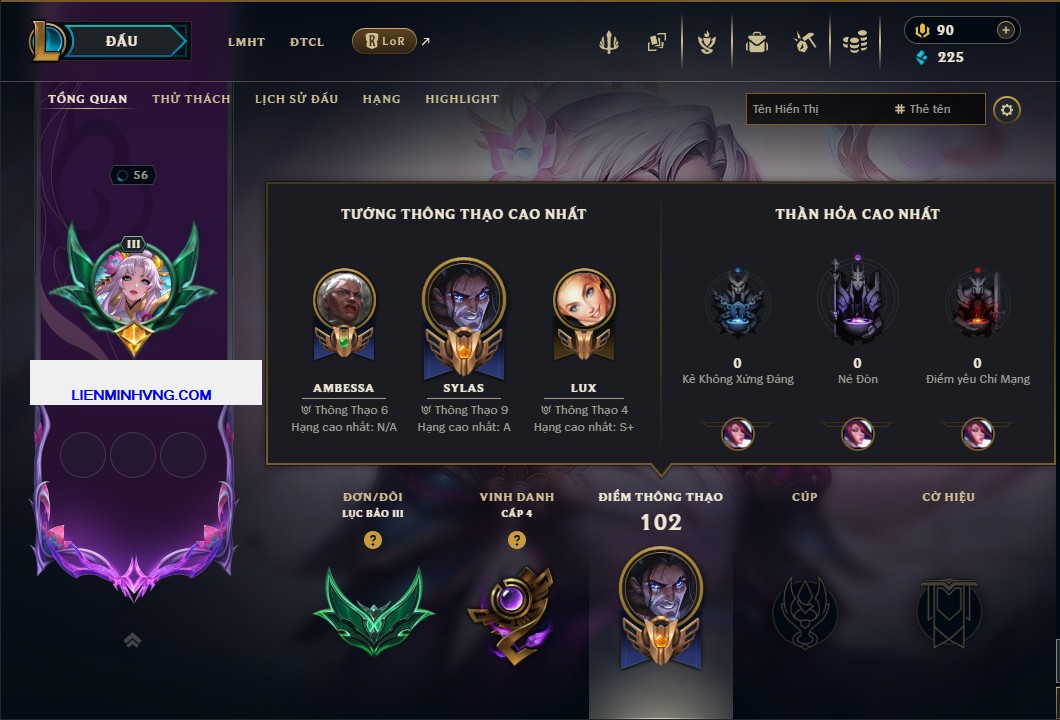Click the ĐẤU play button
The image size is (1060, 720).
[x=121, y=41]
